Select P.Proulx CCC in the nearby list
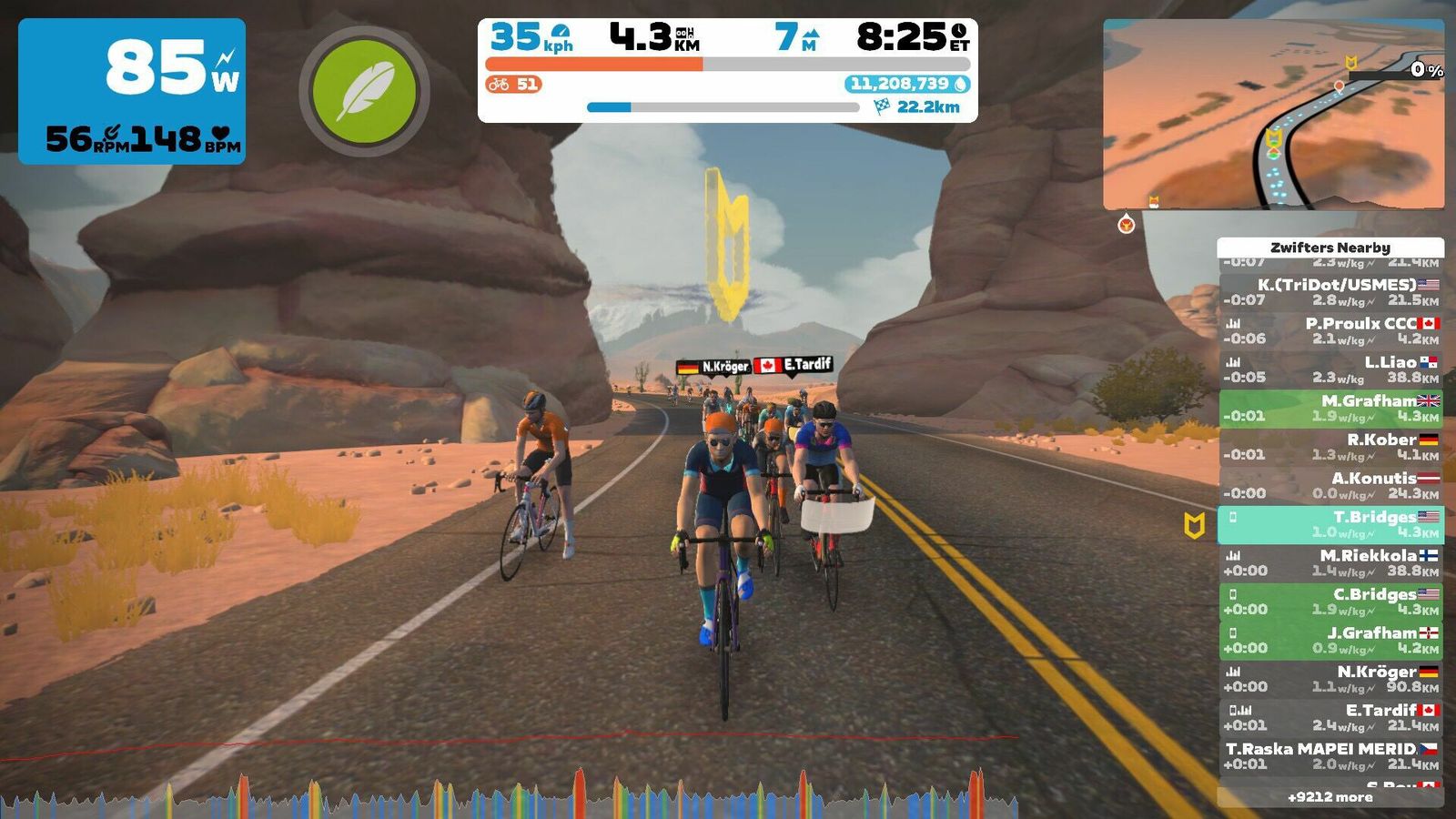 pyautogui.click(x=1330, y=330)
